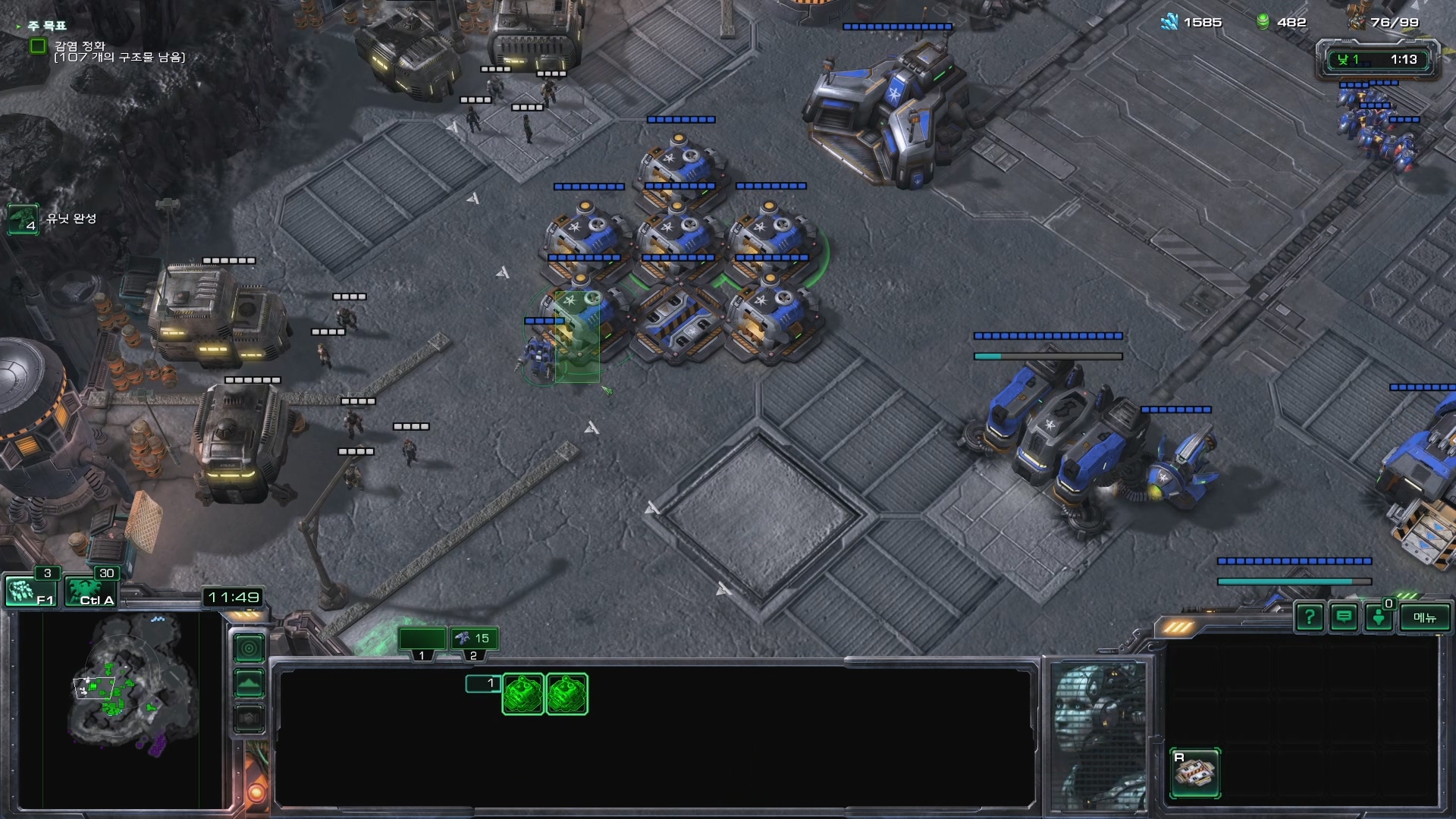Open the 메뉴 game menu
Screen dimensions: 1456x819
[1424, 617]
